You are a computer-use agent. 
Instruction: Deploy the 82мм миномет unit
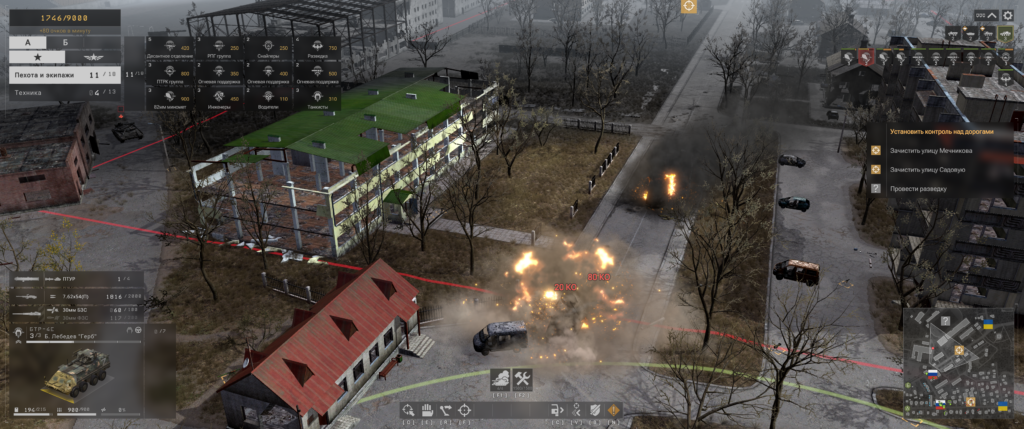(169, 99)
